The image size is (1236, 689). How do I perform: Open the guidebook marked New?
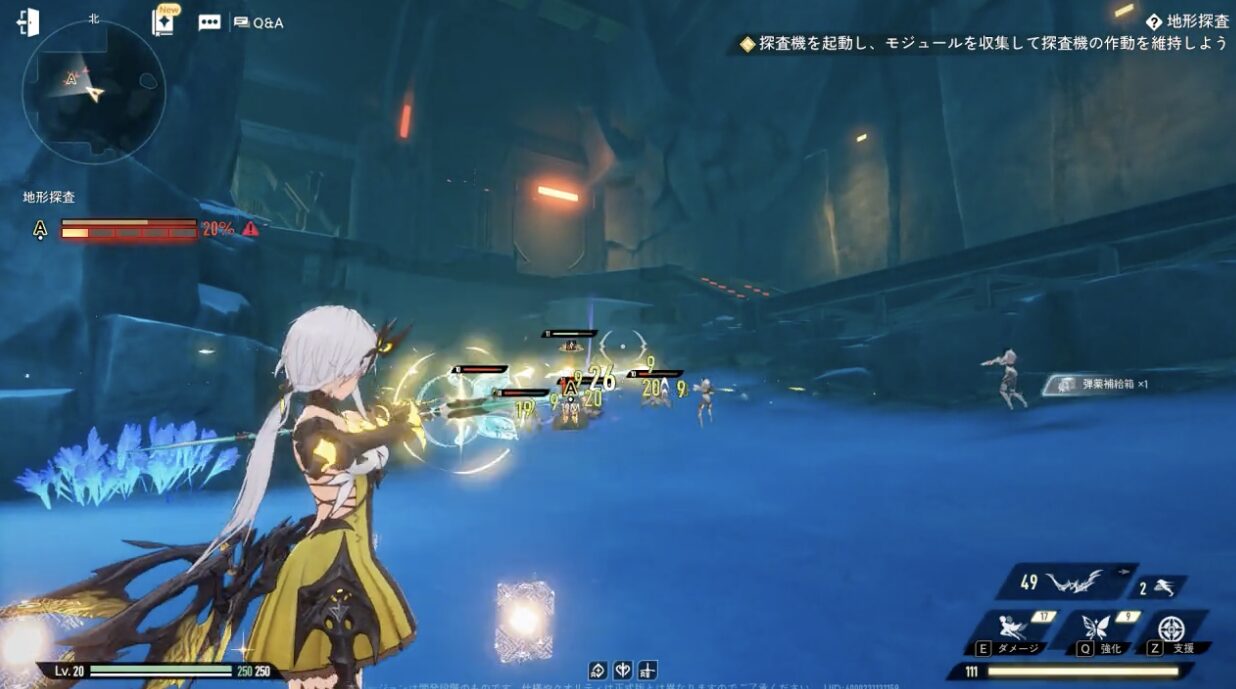point(163,22)
